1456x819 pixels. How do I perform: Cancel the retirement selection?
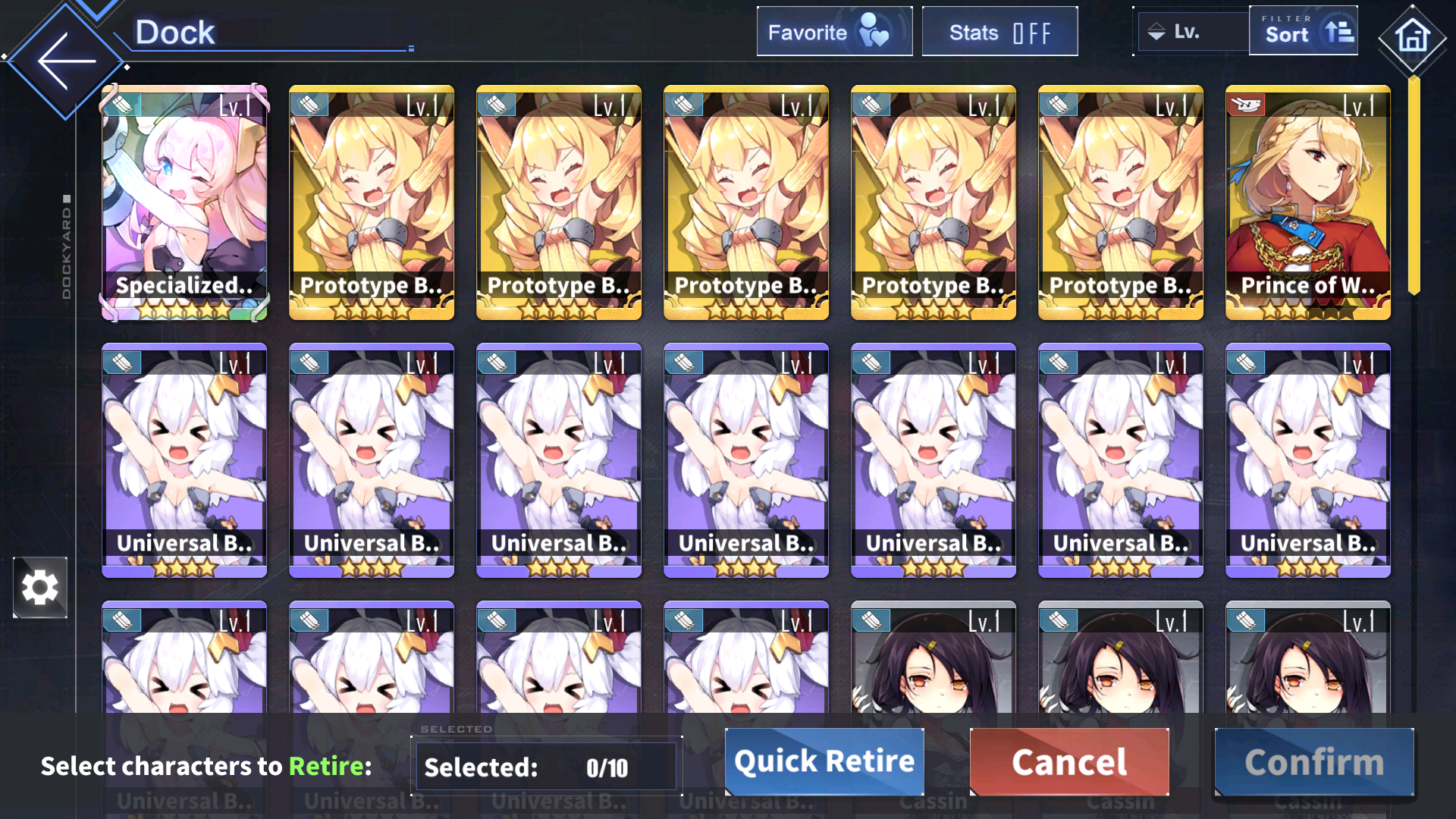pos(1069,761)
